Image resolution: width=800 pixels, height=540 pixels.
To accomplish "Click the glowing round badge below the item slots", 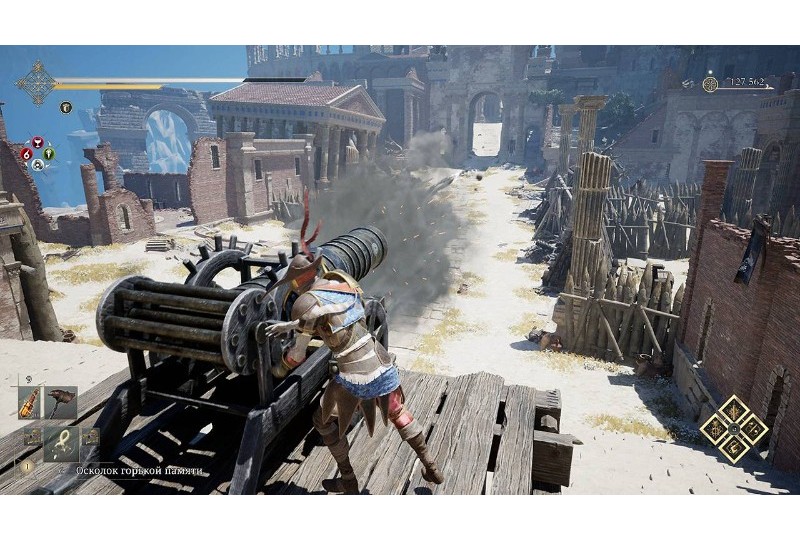I will pos(28,465).
